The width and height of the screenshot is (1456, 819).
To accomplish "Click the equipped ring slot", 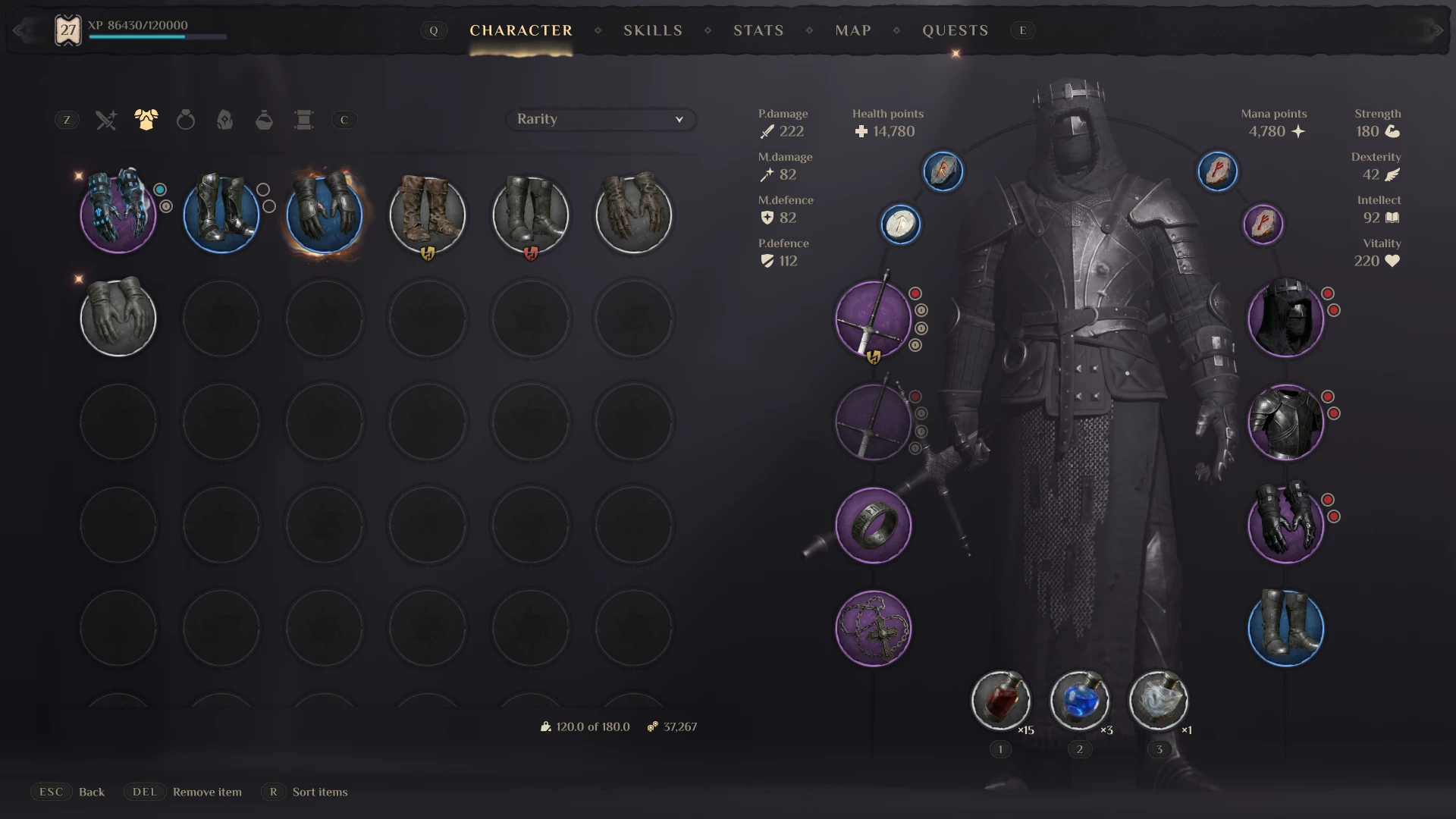I will (873, 525).
